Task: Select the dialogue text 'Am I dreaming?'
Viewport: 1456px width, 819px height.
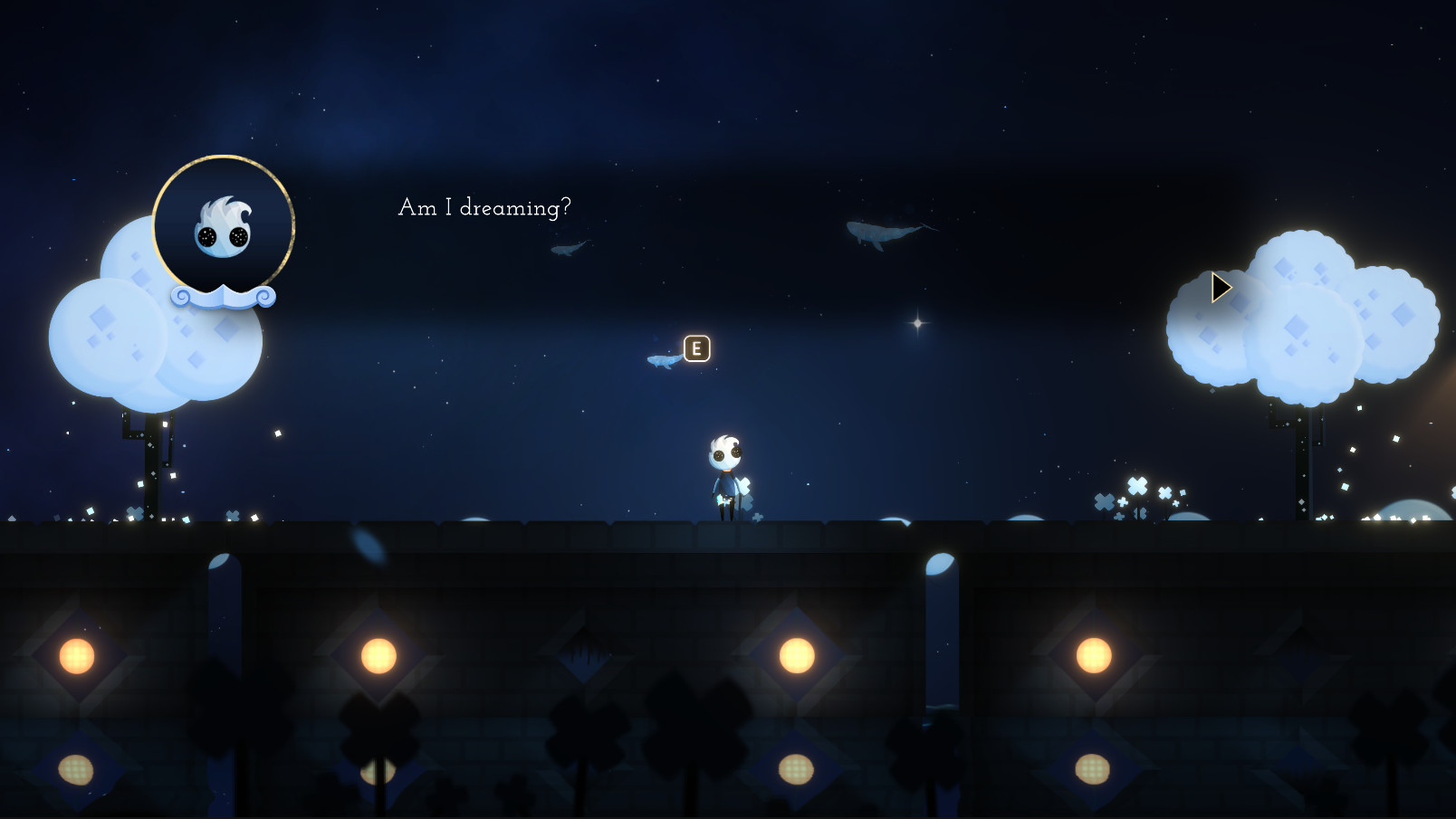Action: tap(485, 207)
